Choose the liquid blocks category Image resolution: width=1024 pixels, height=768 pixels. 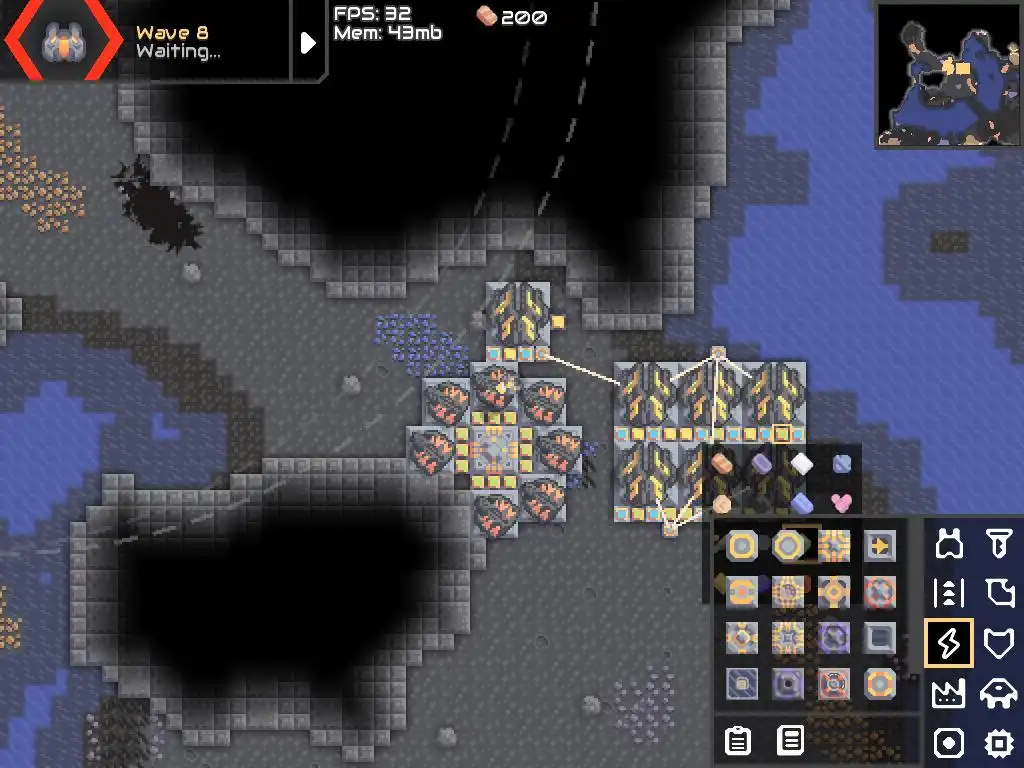tap(998, 594)
